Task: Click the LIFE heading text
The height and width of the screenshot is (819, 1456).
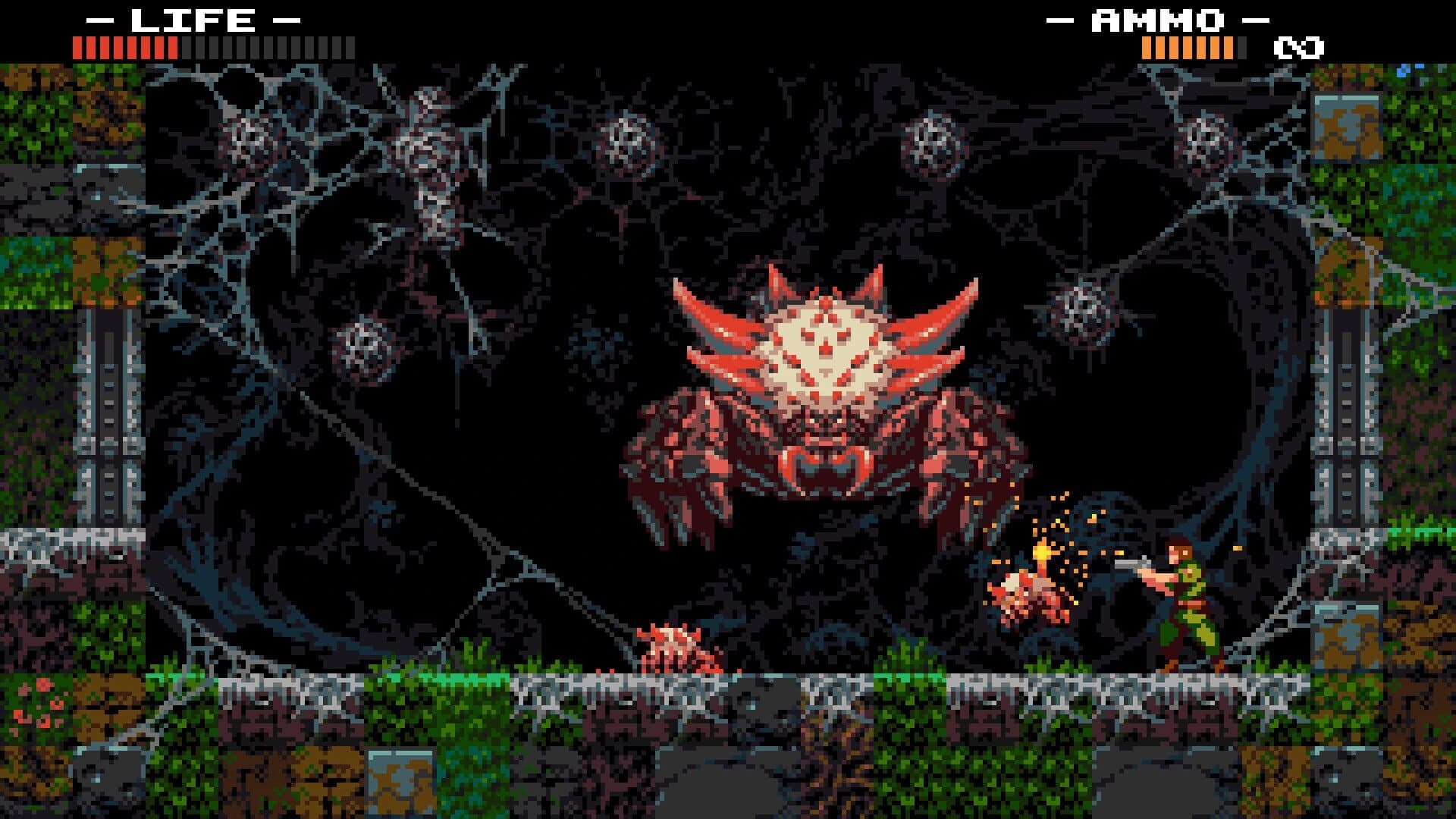Action: point(193,19)
